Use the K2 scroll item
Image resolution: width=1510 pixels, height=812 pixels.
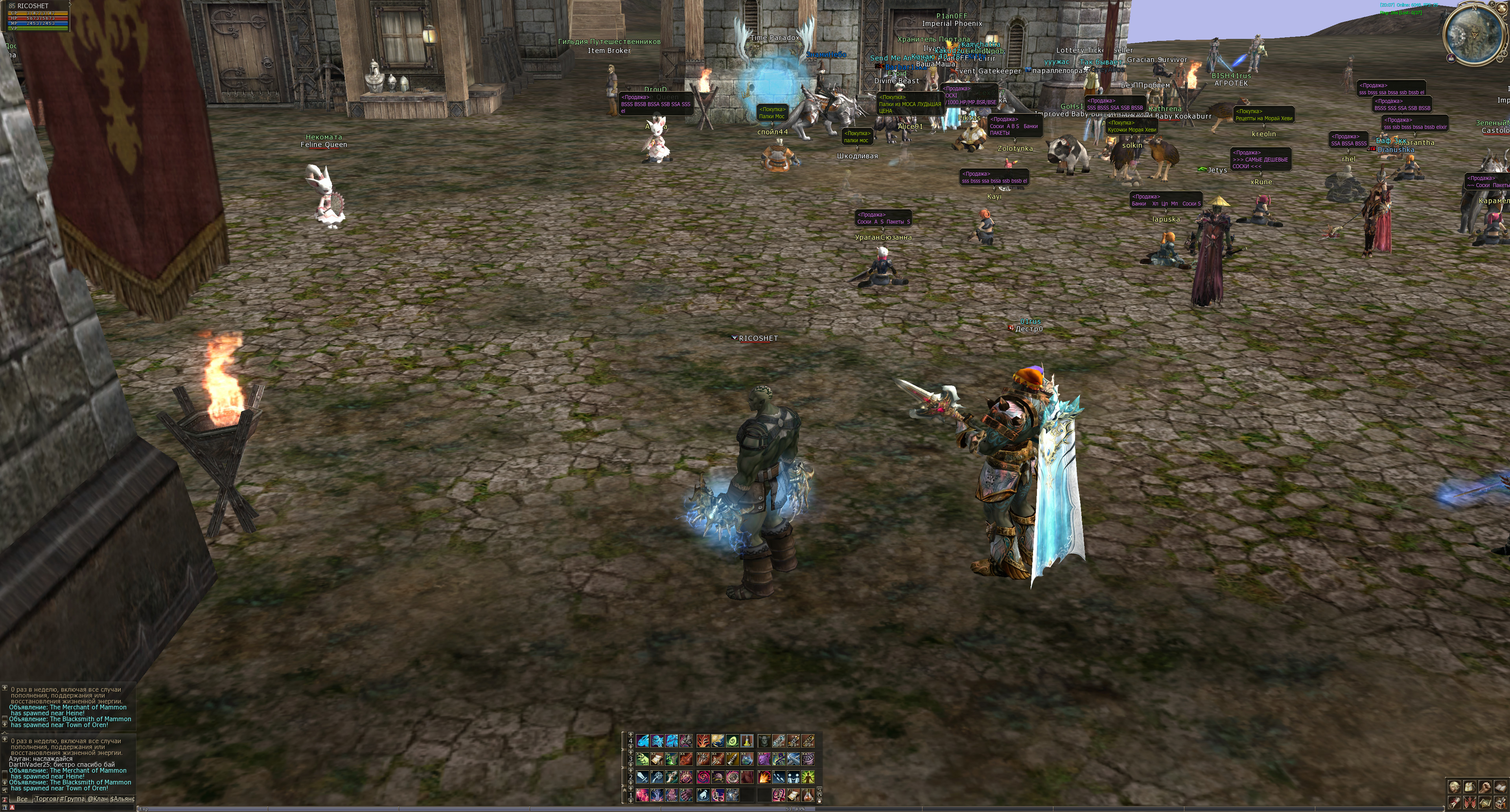657,759
